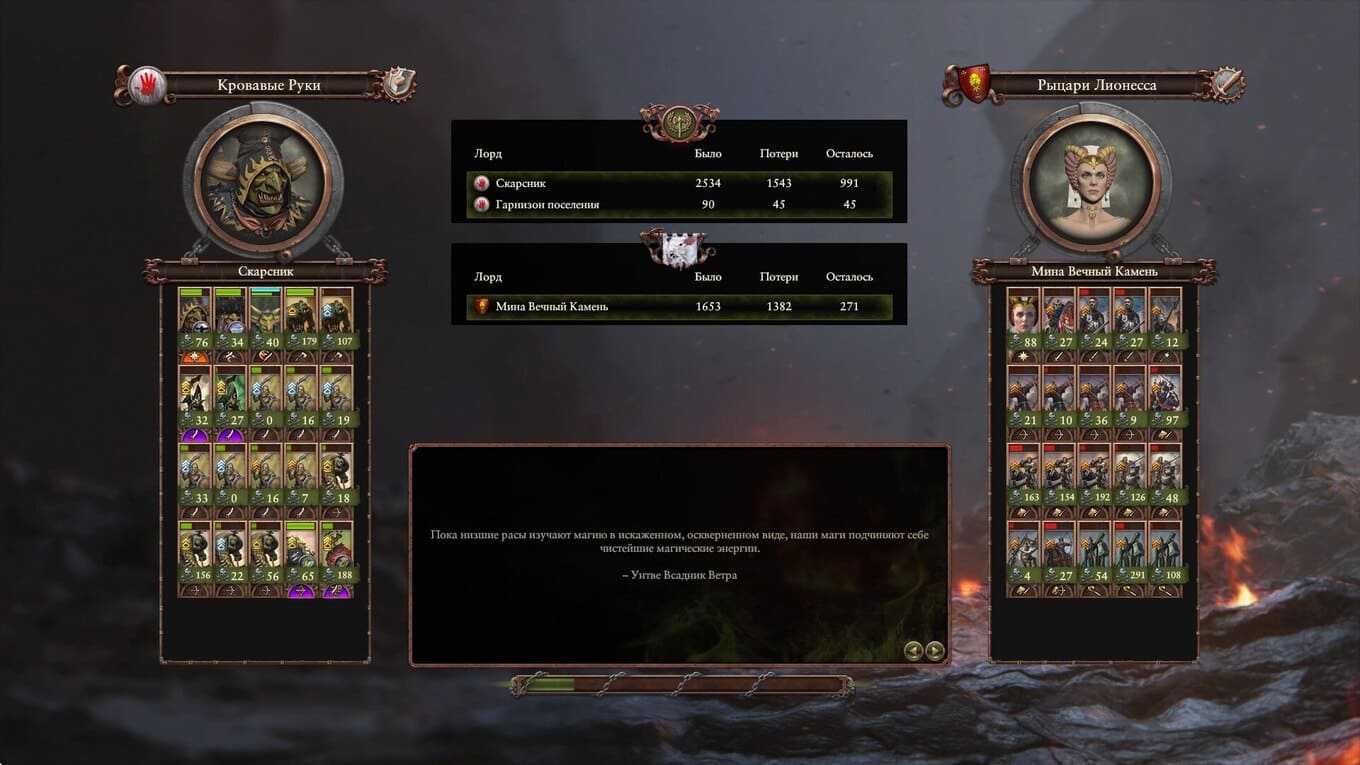
Task: Click the Кровавые Руки faction banner
Action: 268,85
